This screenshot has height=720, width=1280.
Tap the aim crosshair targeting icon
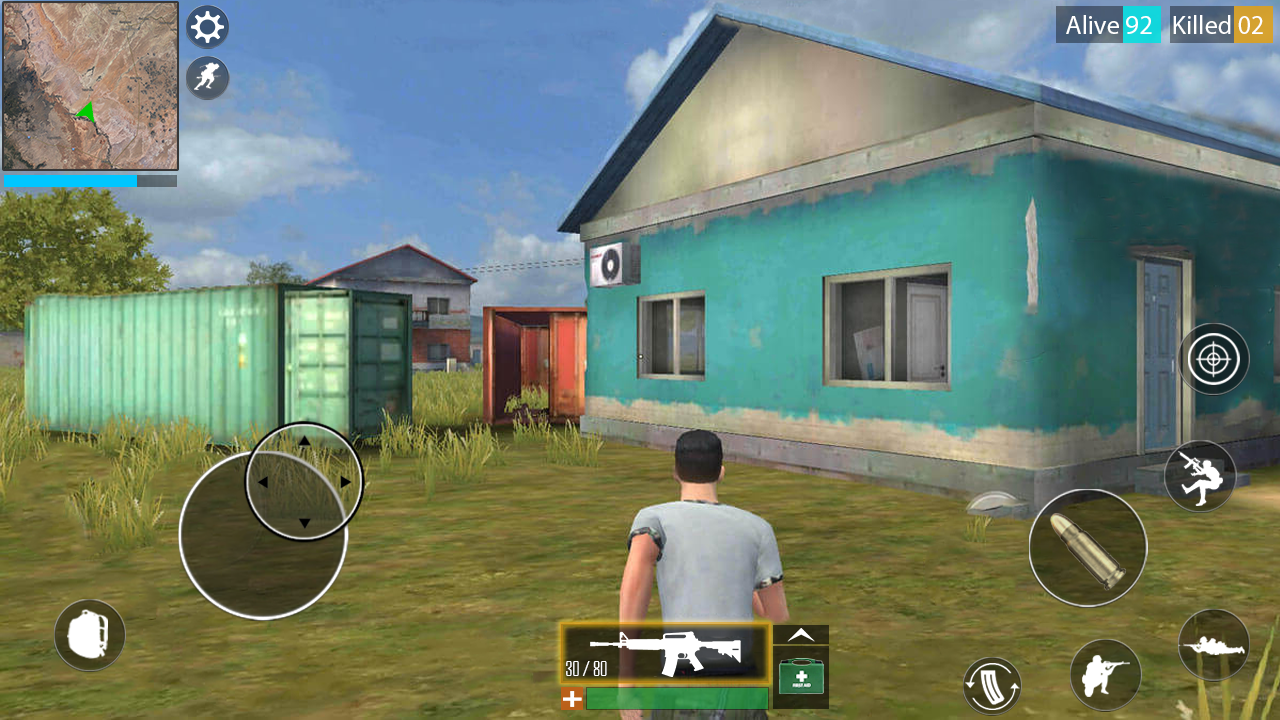(1213, 358)
